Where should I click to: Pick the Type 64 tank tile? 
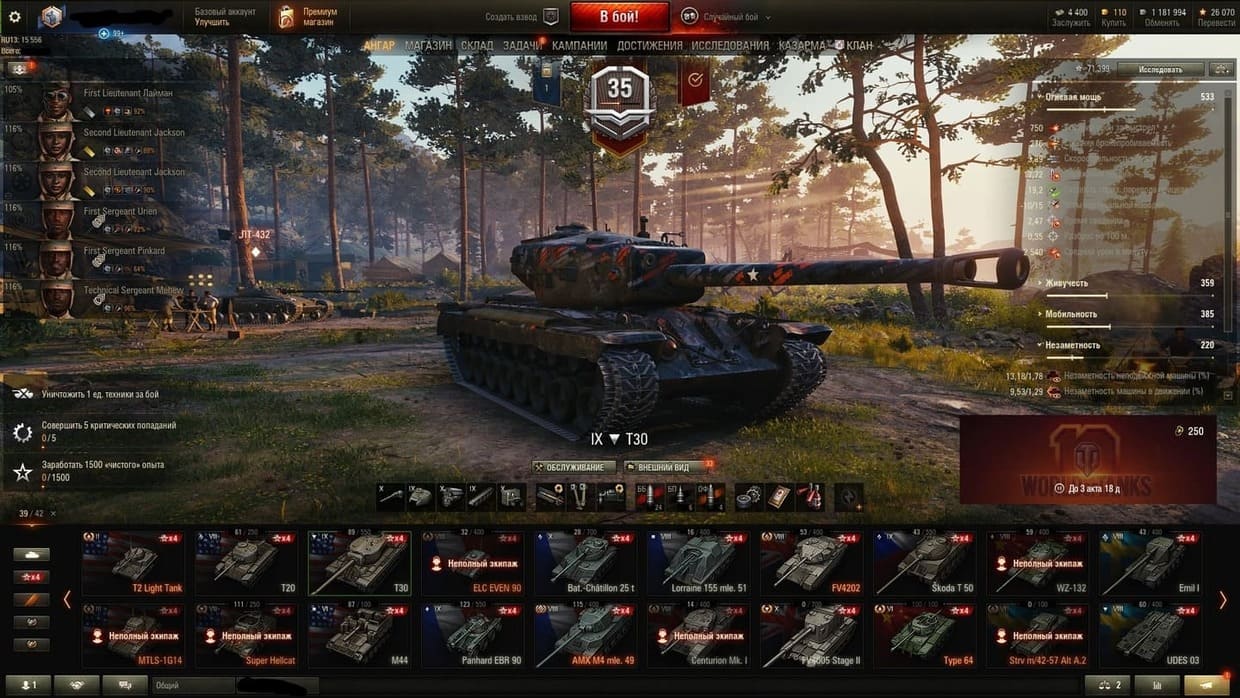coord(926,635)
